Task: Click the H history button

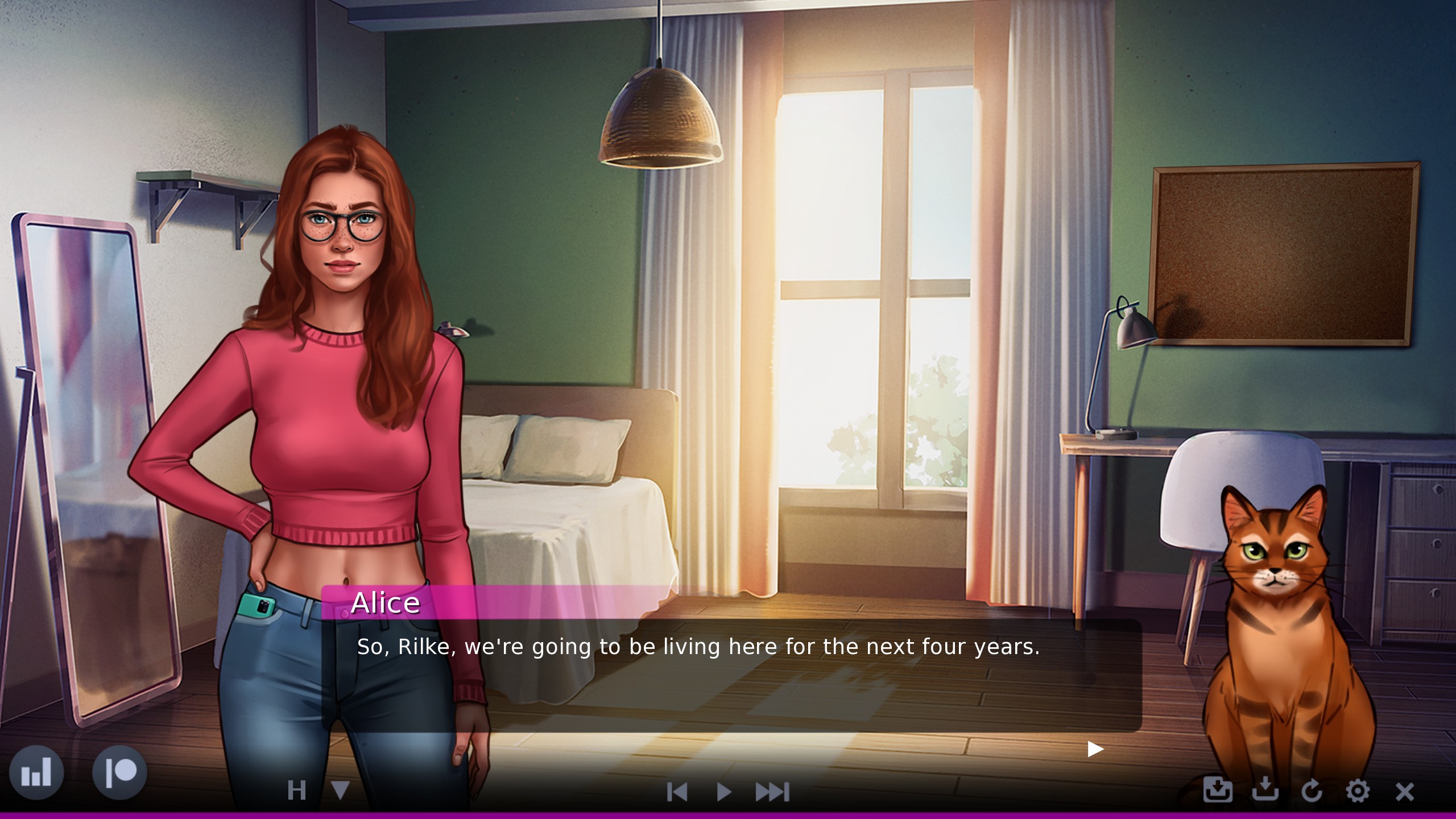Action: (297, 791)
